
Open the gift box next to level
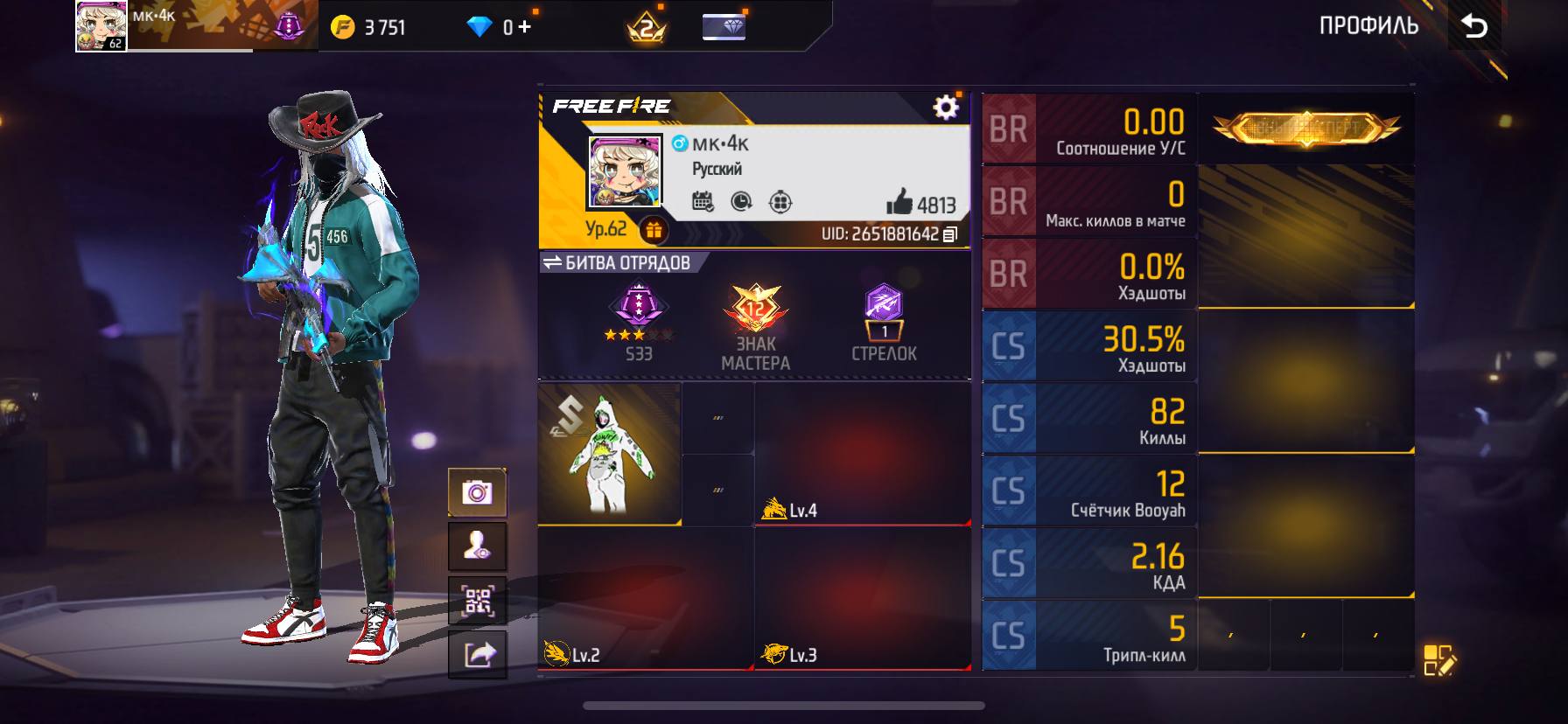(654, 230)
